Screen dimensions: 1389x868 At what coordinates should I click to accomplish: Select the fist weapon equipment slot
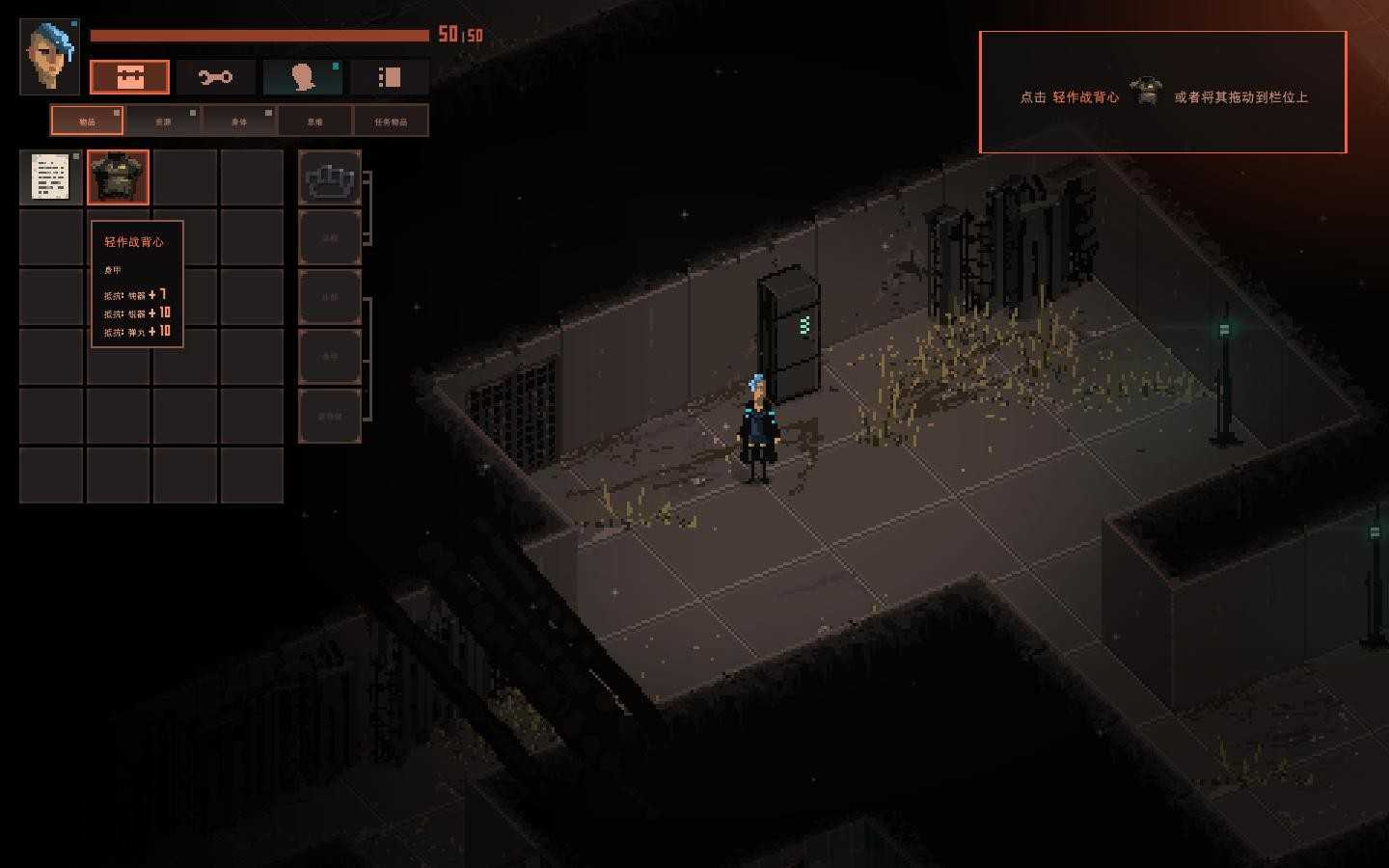[330, 177]
